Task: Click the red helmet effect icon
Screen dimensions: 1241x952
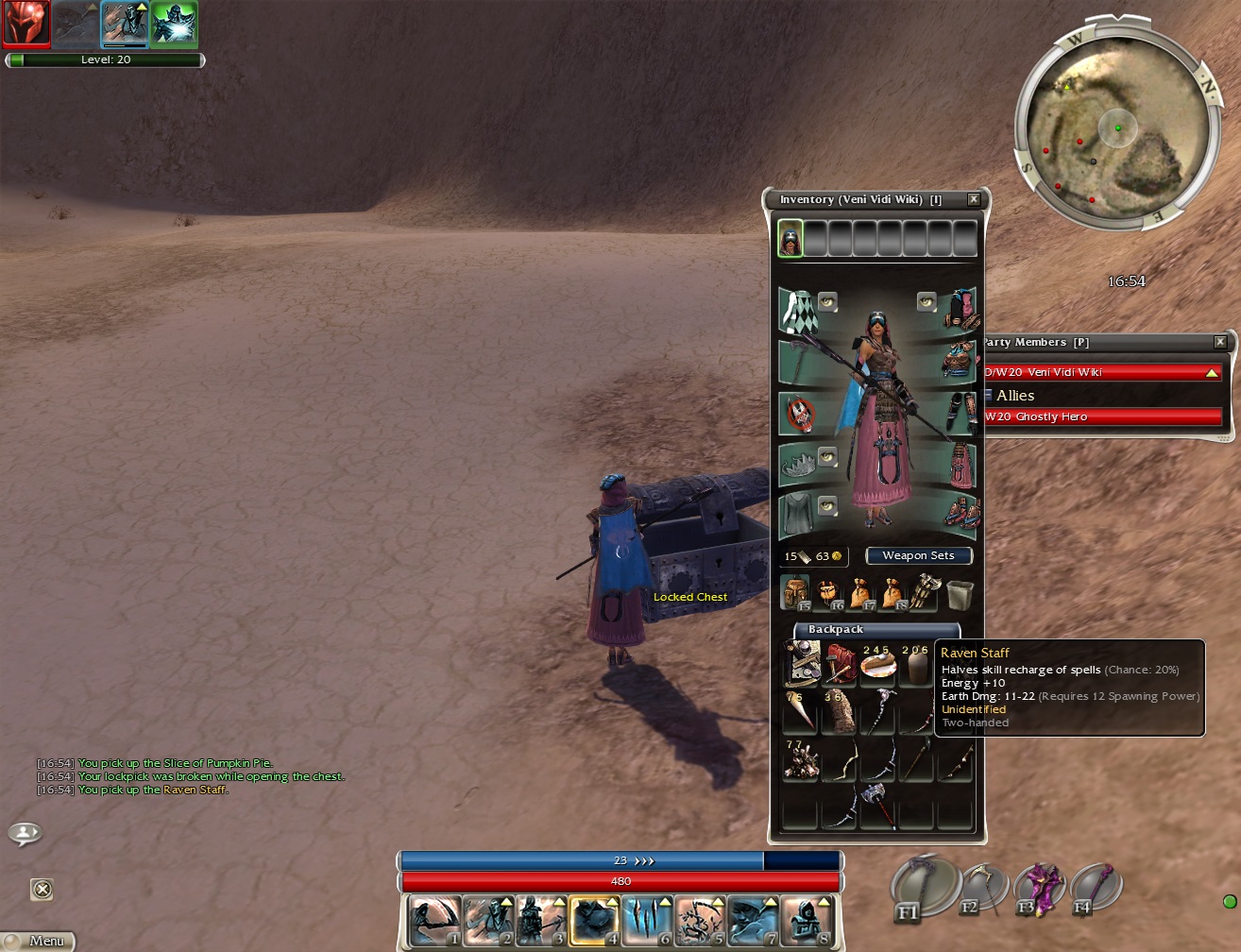Action: pyautogui.click(x=25, y=24)
